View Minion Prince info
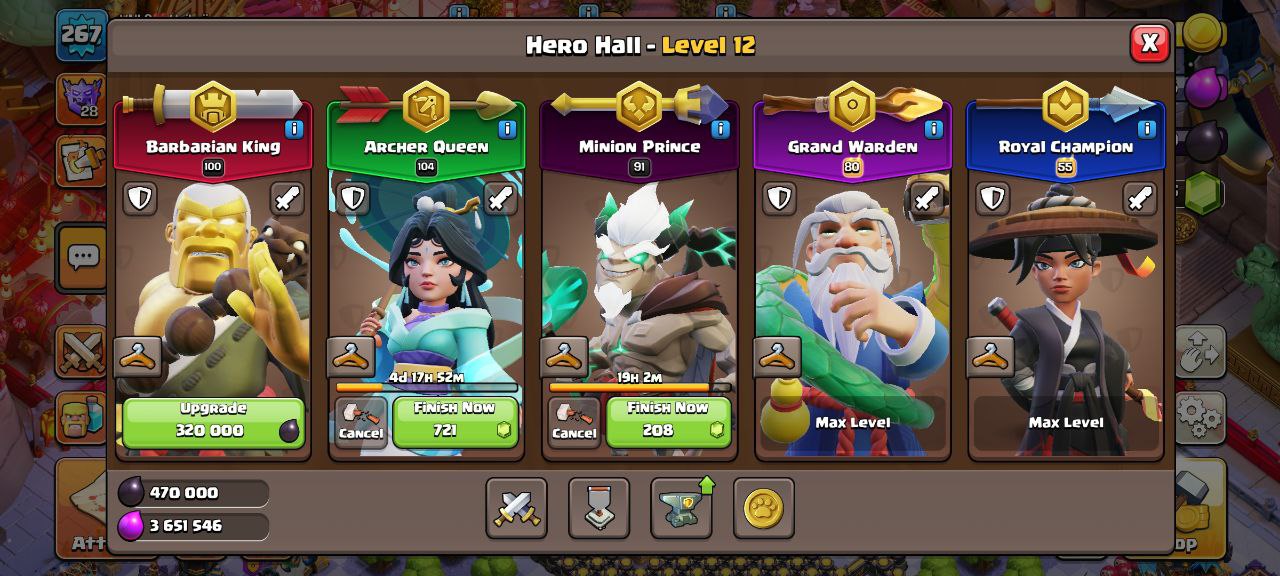 pos(720,129)
